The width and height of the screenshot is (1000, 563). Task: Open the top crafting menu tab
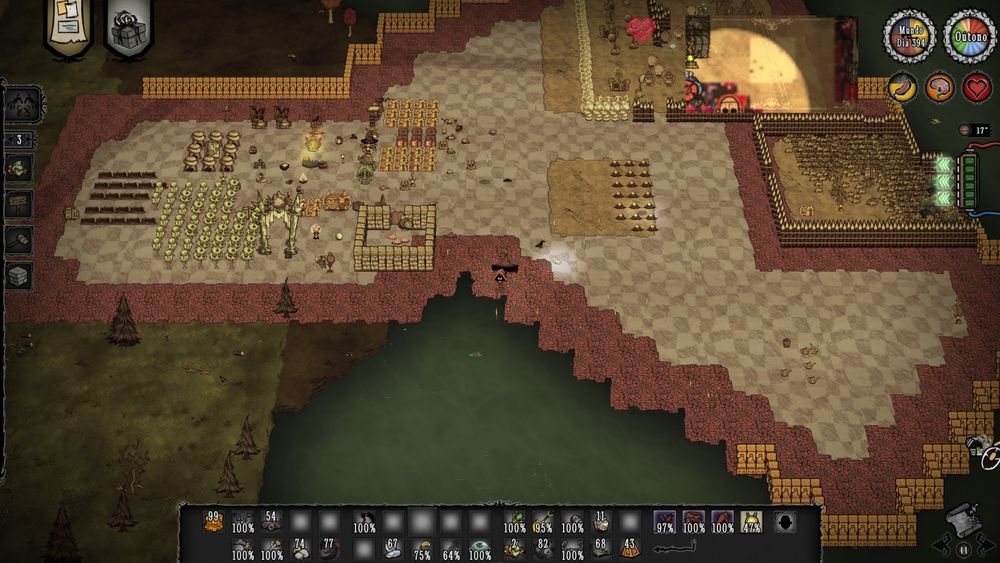click(23, 103)
